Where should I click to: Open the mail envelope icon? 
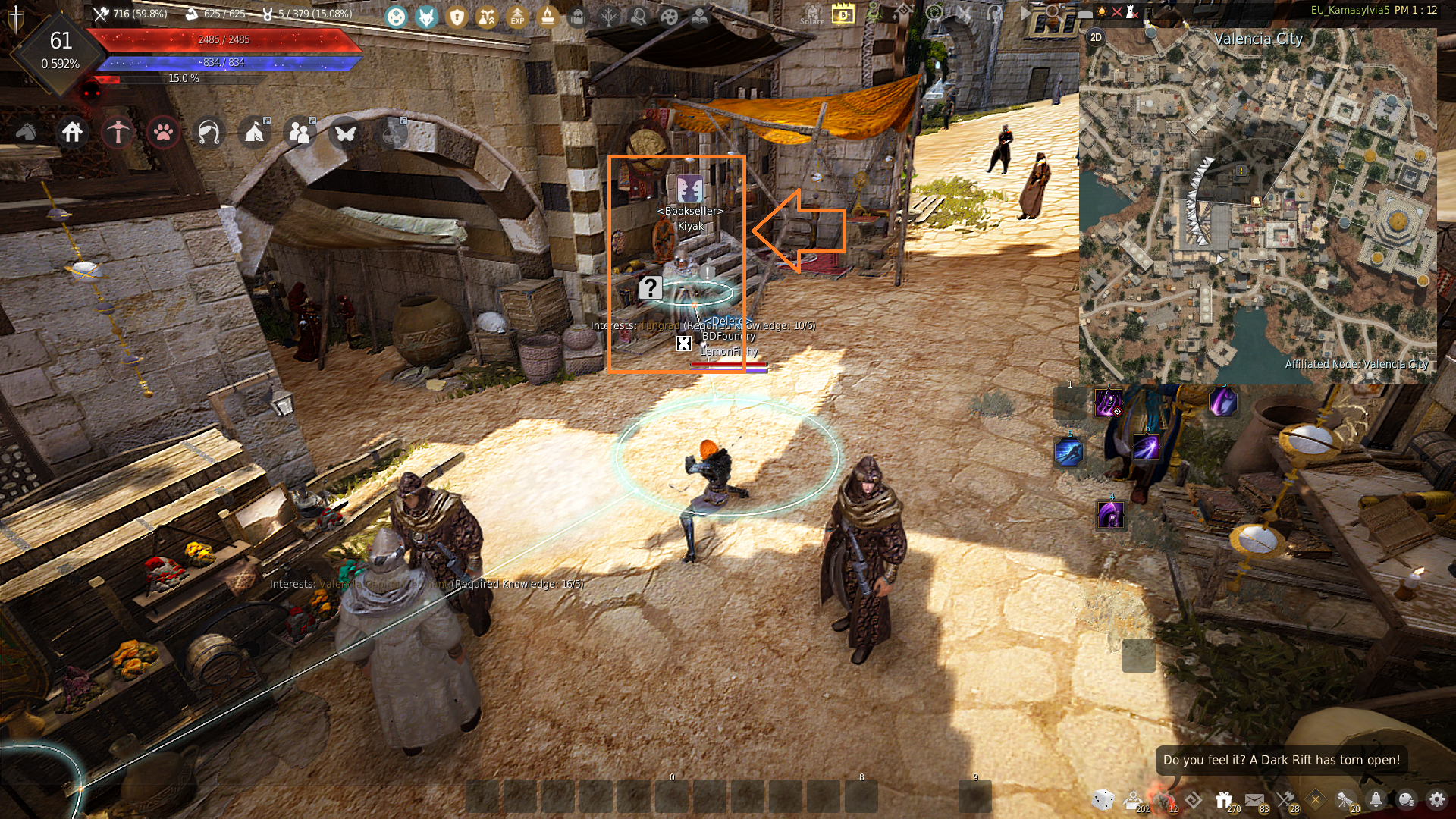[1254, 799]
